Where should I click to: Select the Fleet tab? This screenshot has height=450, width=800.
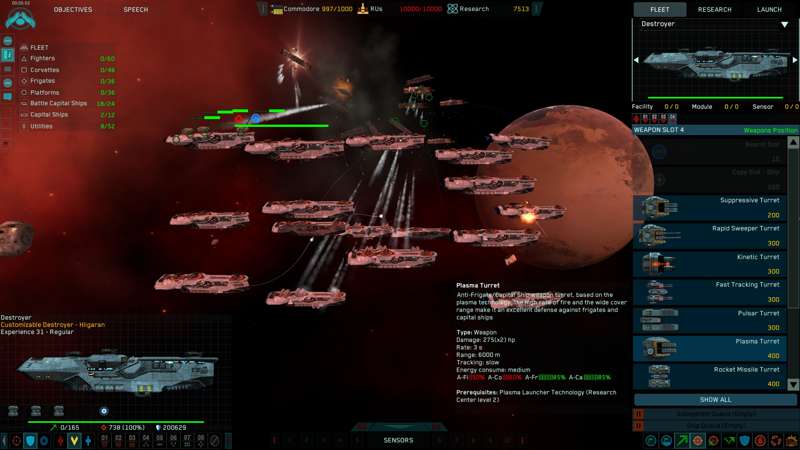660,10
